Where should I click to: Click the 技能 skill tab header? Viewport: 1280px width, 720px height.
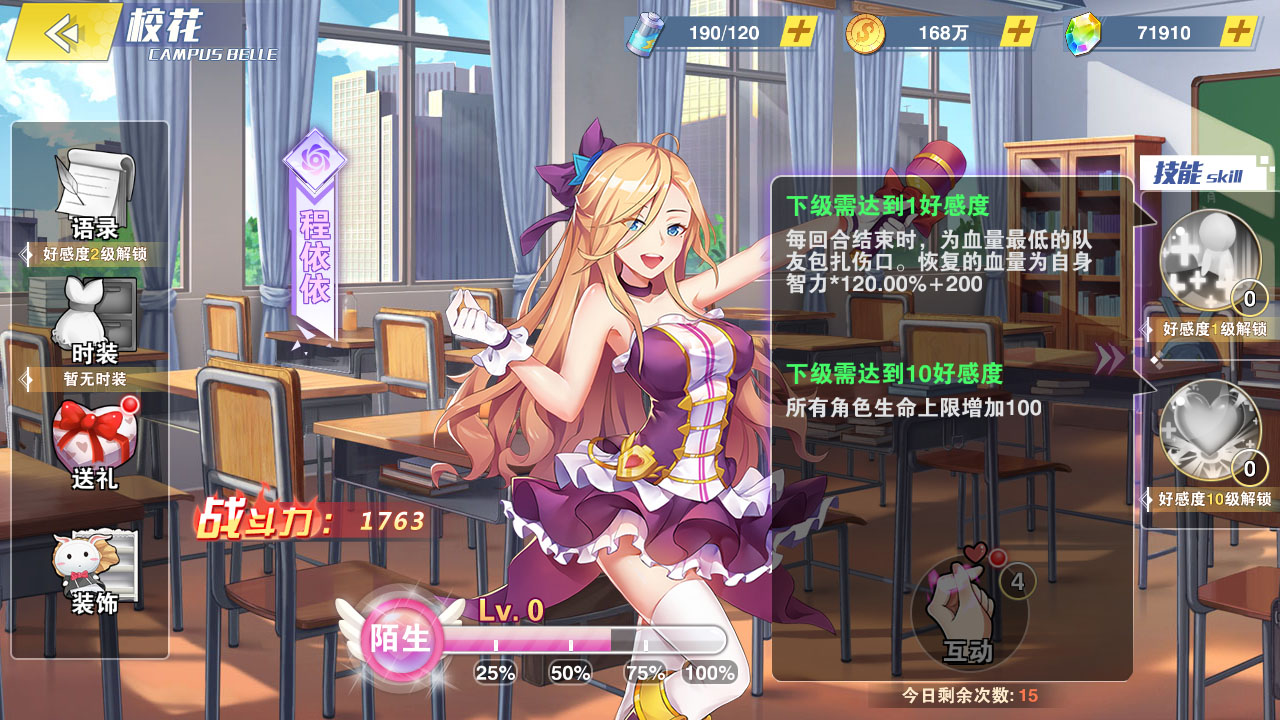click(x=1200, y=170)
